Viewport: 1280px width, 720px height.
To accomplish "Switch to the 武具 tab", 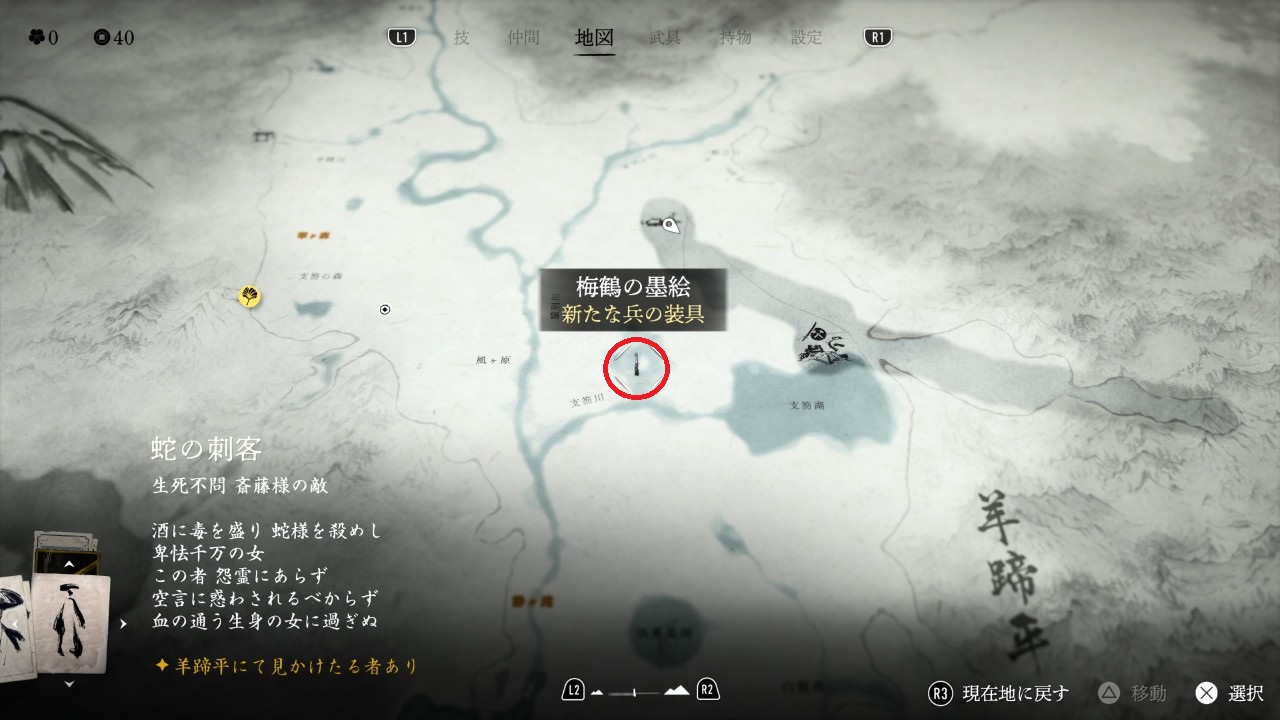I will (665, 38).
